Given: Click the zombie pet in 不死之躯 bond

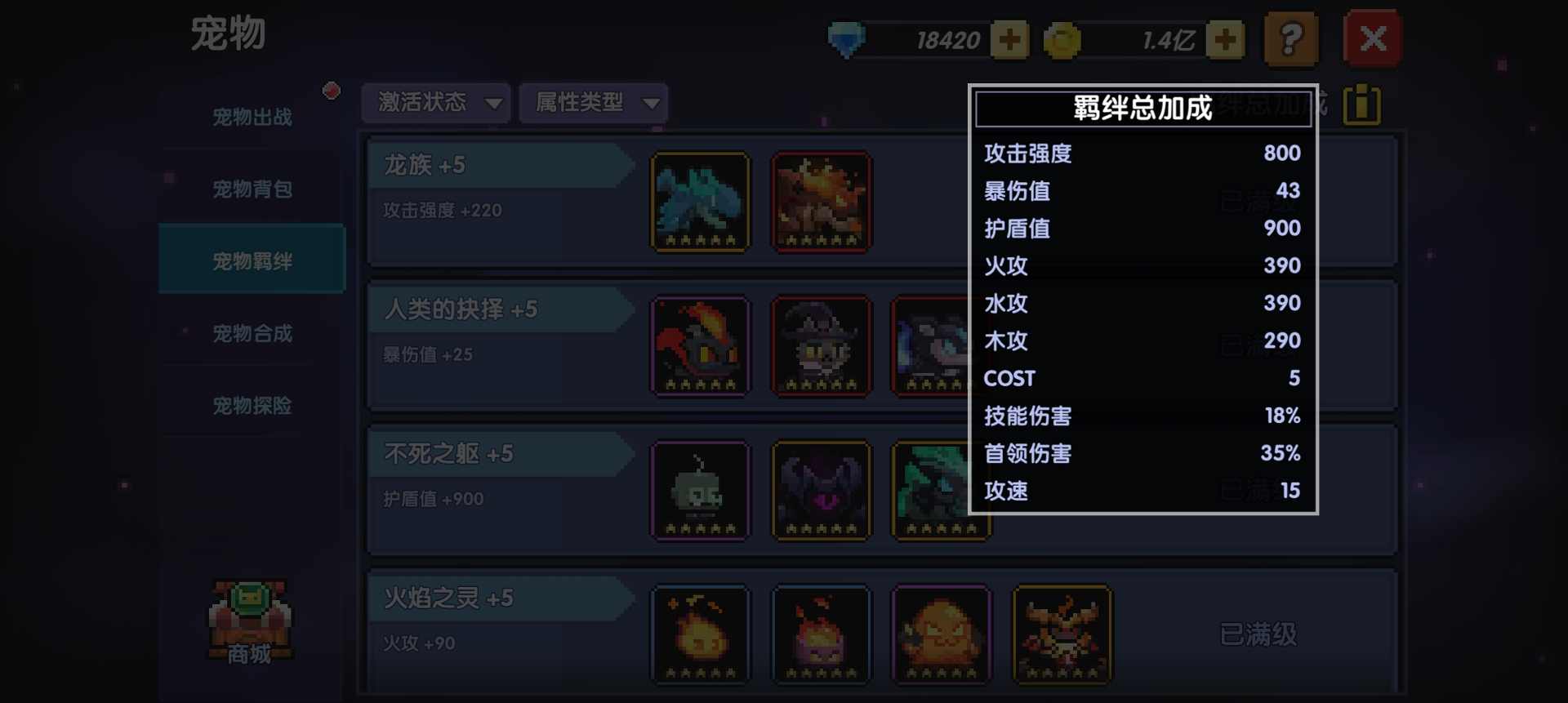Looking at the screenshot, I should click(700, 490).
